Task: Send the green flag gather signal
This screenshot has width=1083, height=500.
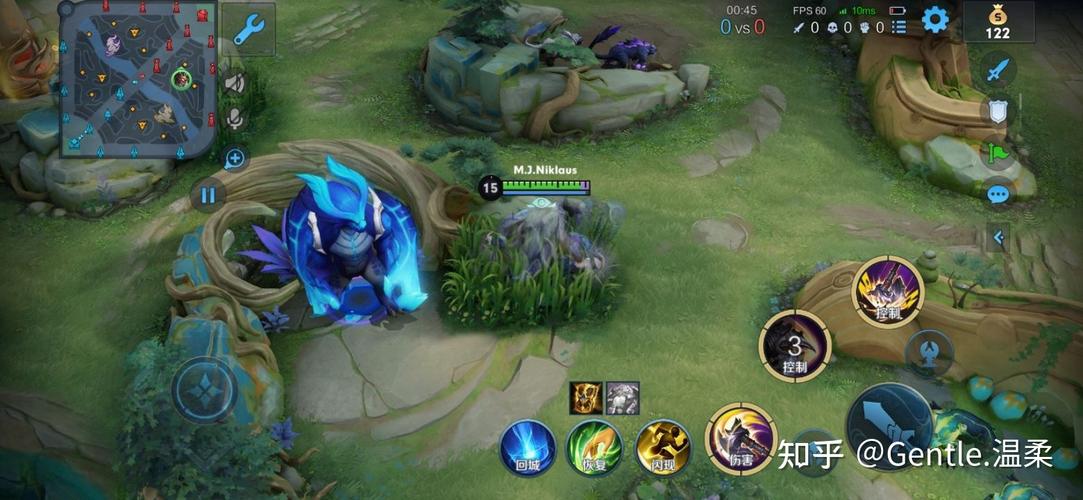Action: (997, 153)
